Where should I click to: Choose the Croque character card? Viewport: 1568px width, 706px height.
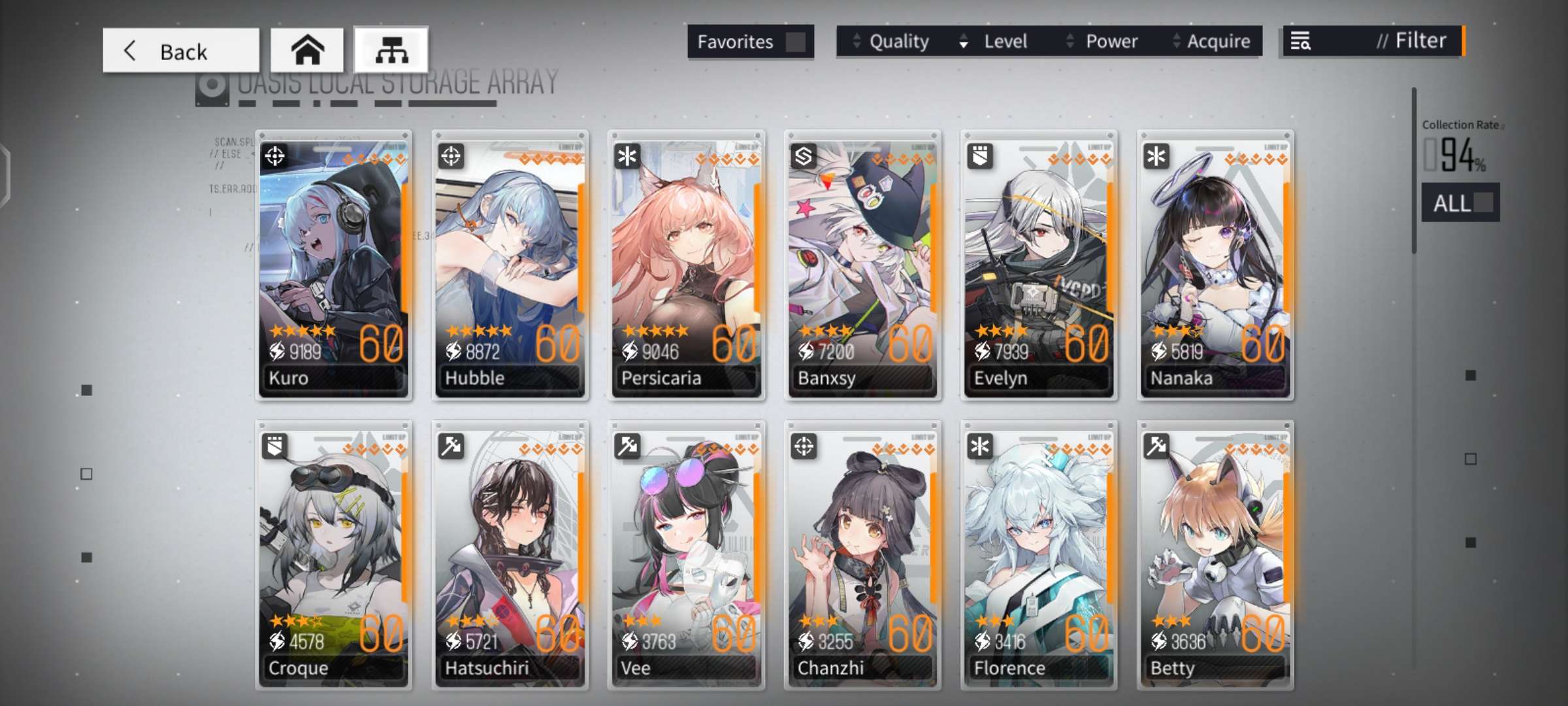(334, 556)
